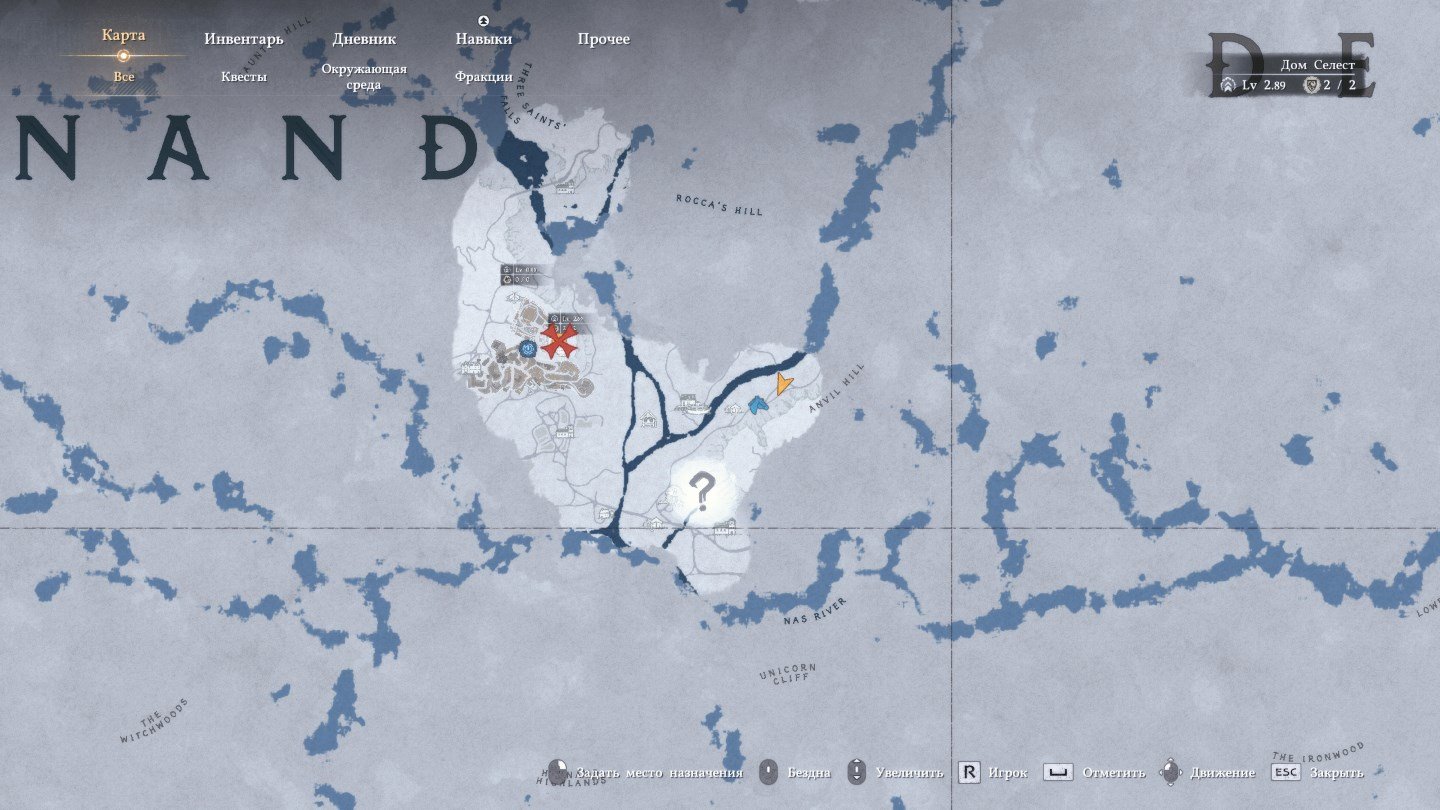Select the Прочее tab

pyautogui.click(x=604, y=39)
